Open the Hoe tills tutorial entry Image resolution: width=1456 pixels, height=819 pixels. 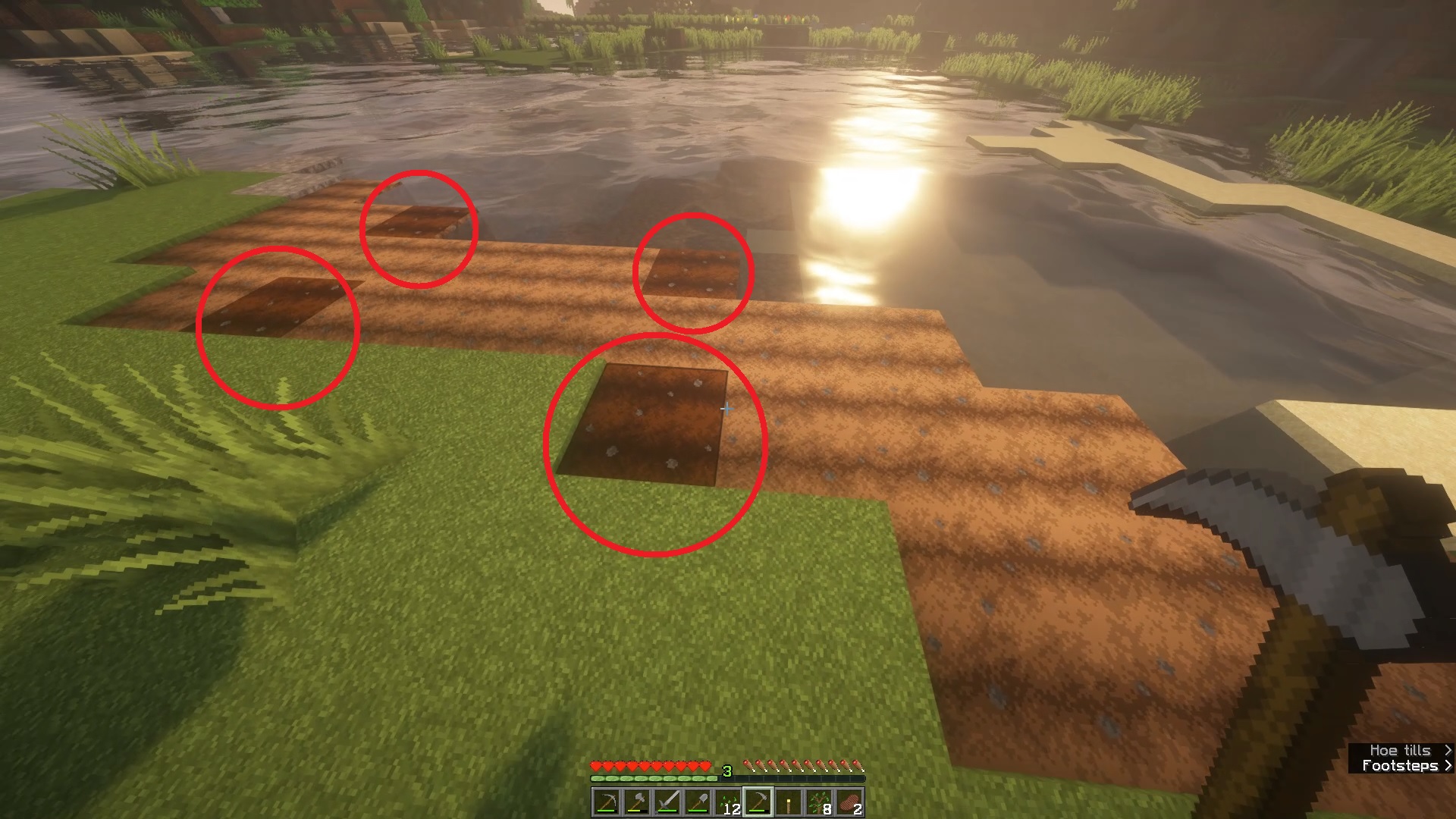pyautogui.click(x=1399, y=749)
